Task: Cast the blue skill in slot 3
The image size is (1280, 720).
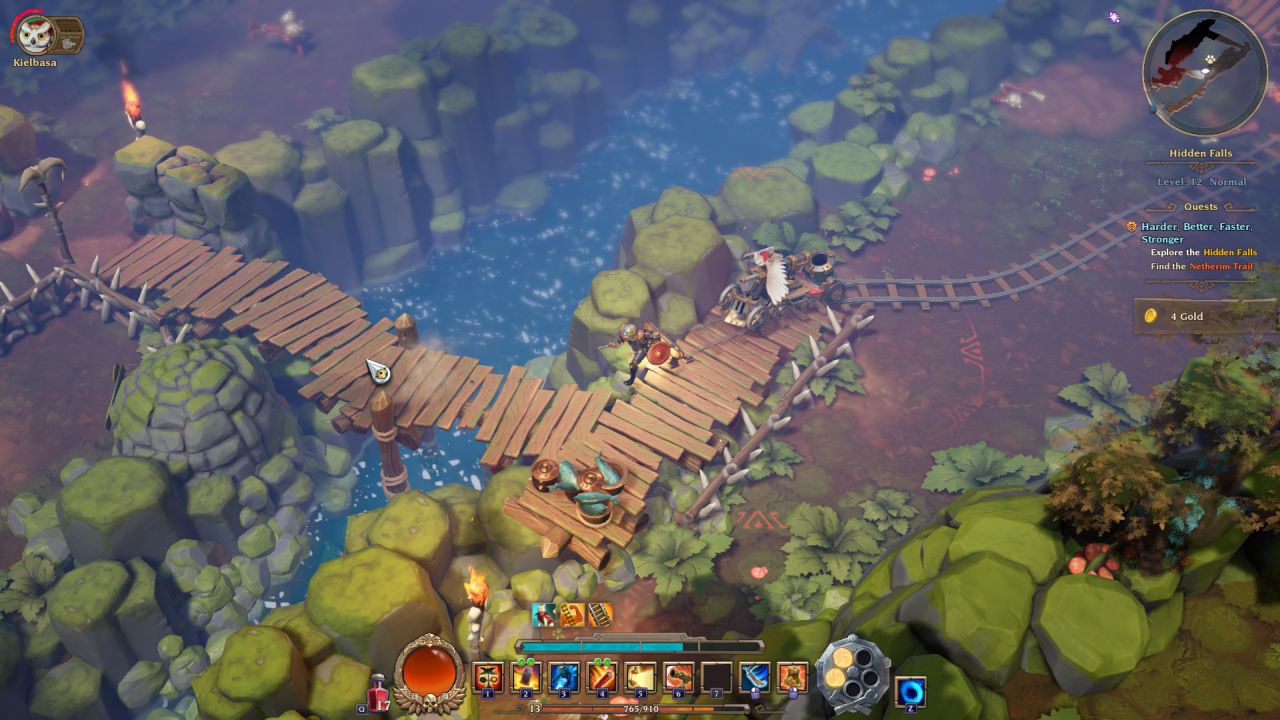Action: 564,677
